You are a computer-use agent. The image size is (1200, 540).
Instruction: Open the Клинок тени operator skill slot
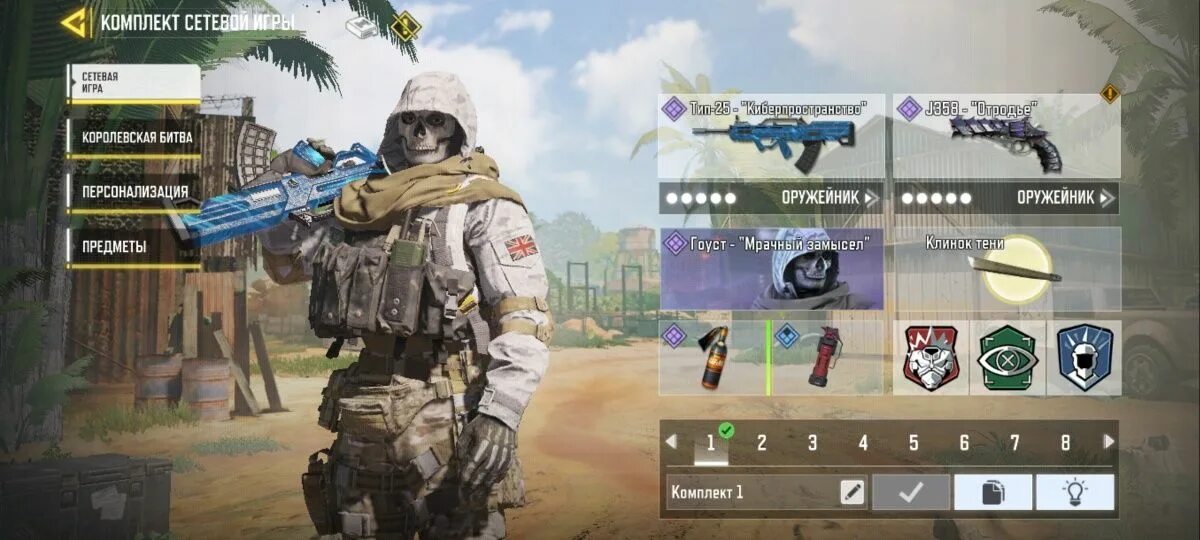[x=1006, y=268]
